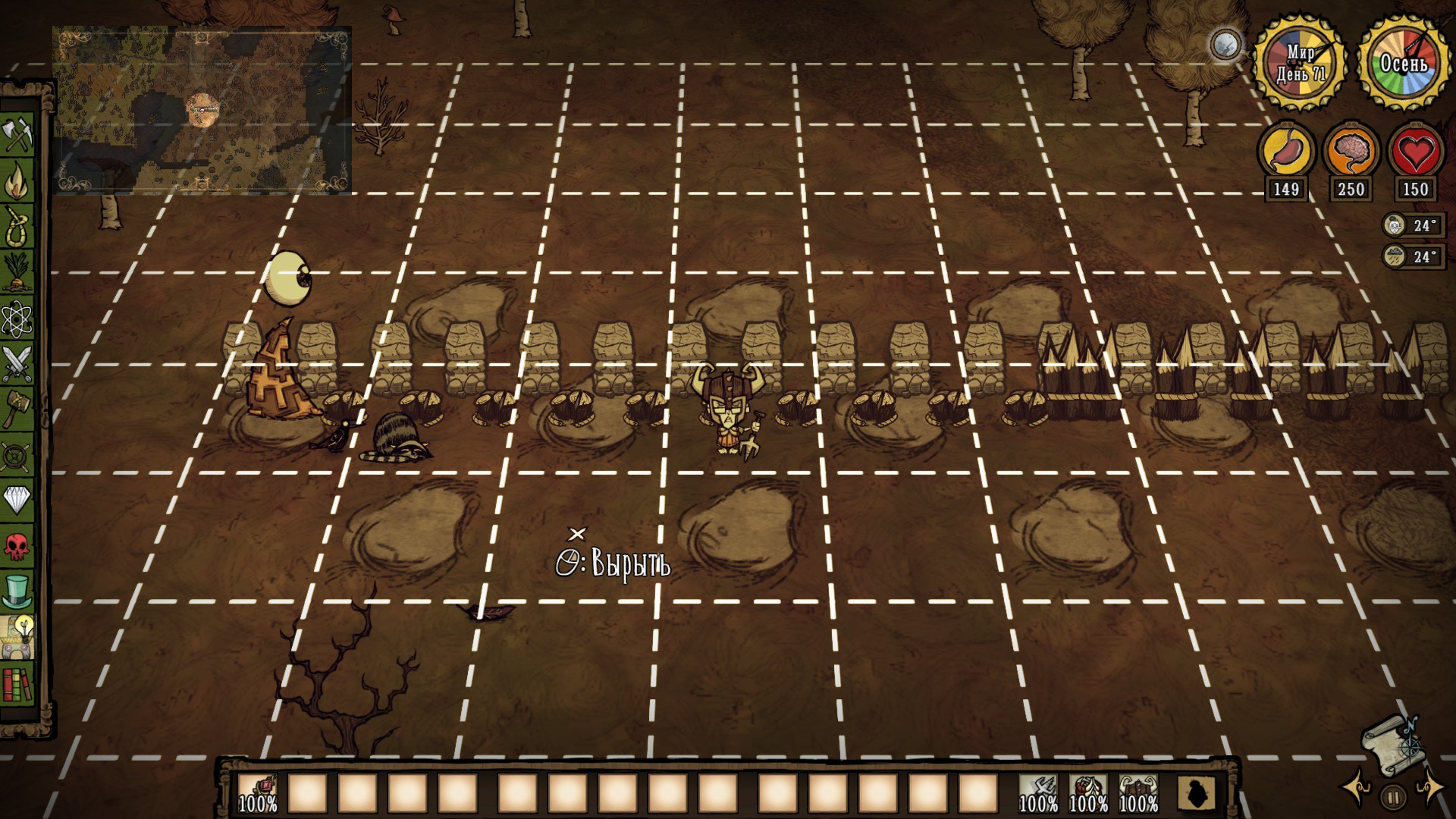Image resolution: width=1456 pixels, height=819 pixels.
Task: Rotate the camera right
Action: coord(1430,791)
